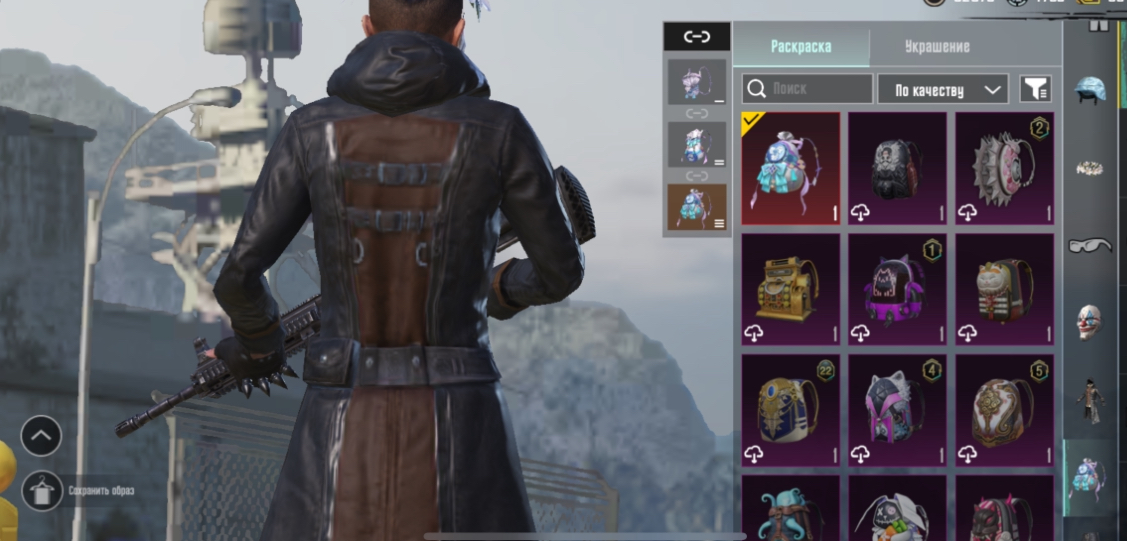Click the Сохранить образ hanger button
This screenshot has width=1127, height=541.
tap(42, 490)
